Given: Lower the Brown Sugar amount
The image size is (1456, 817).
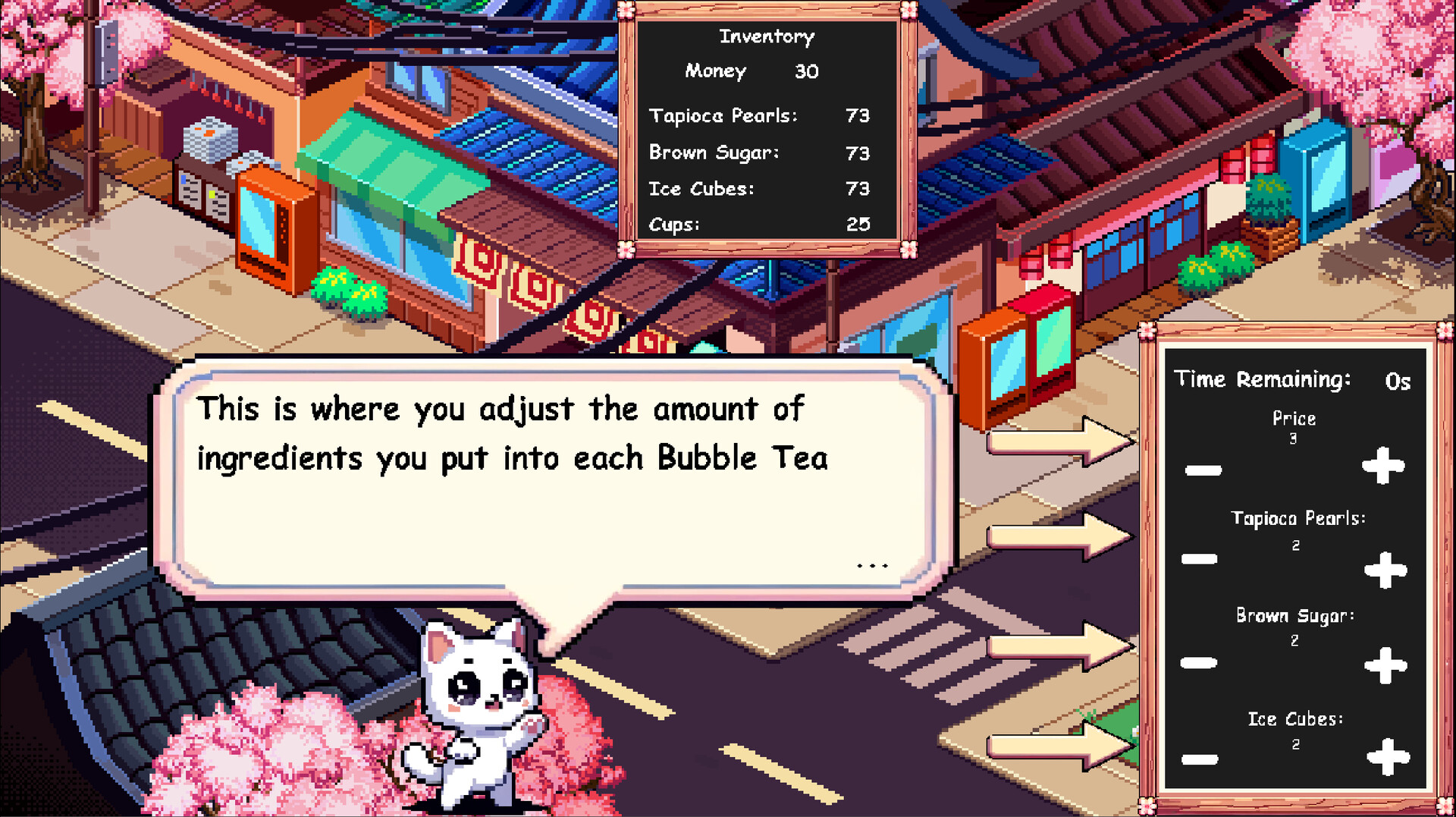Looking at the screenshot, I should pyautogui.click(x=1199, y=663).
